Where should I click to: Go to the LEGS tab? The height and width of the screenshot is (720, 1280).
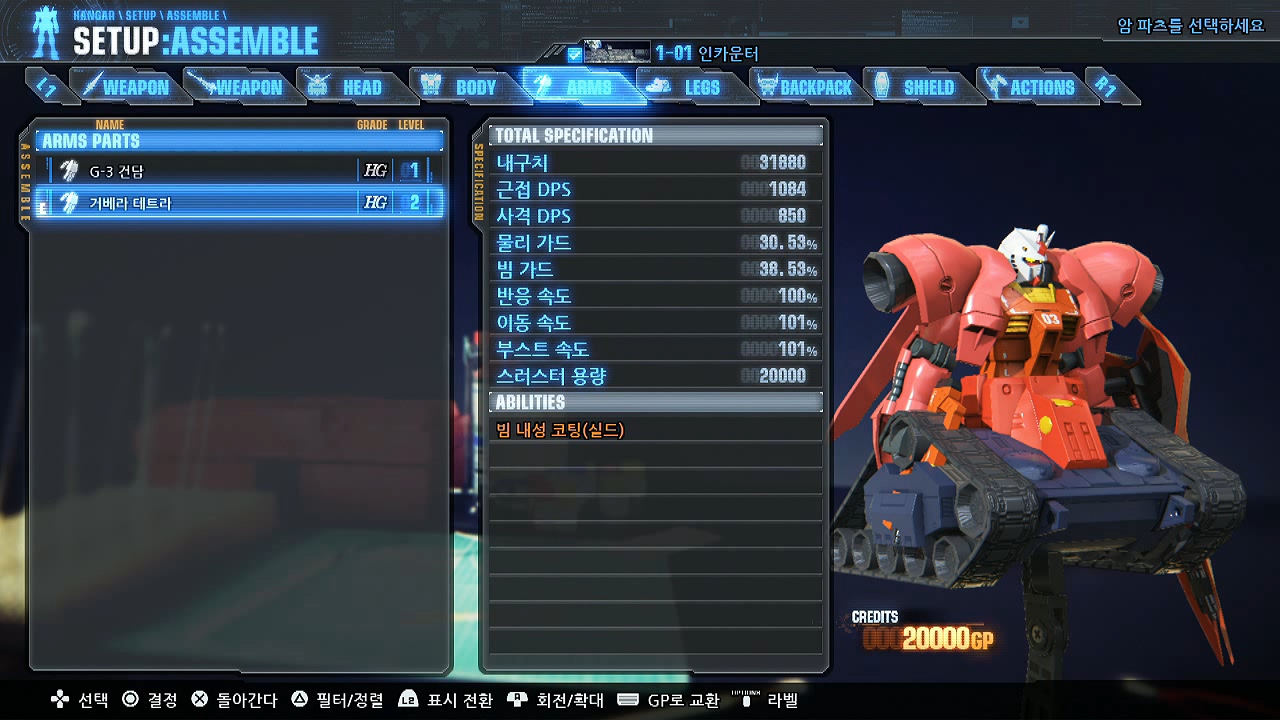click(x=690, y=87)
